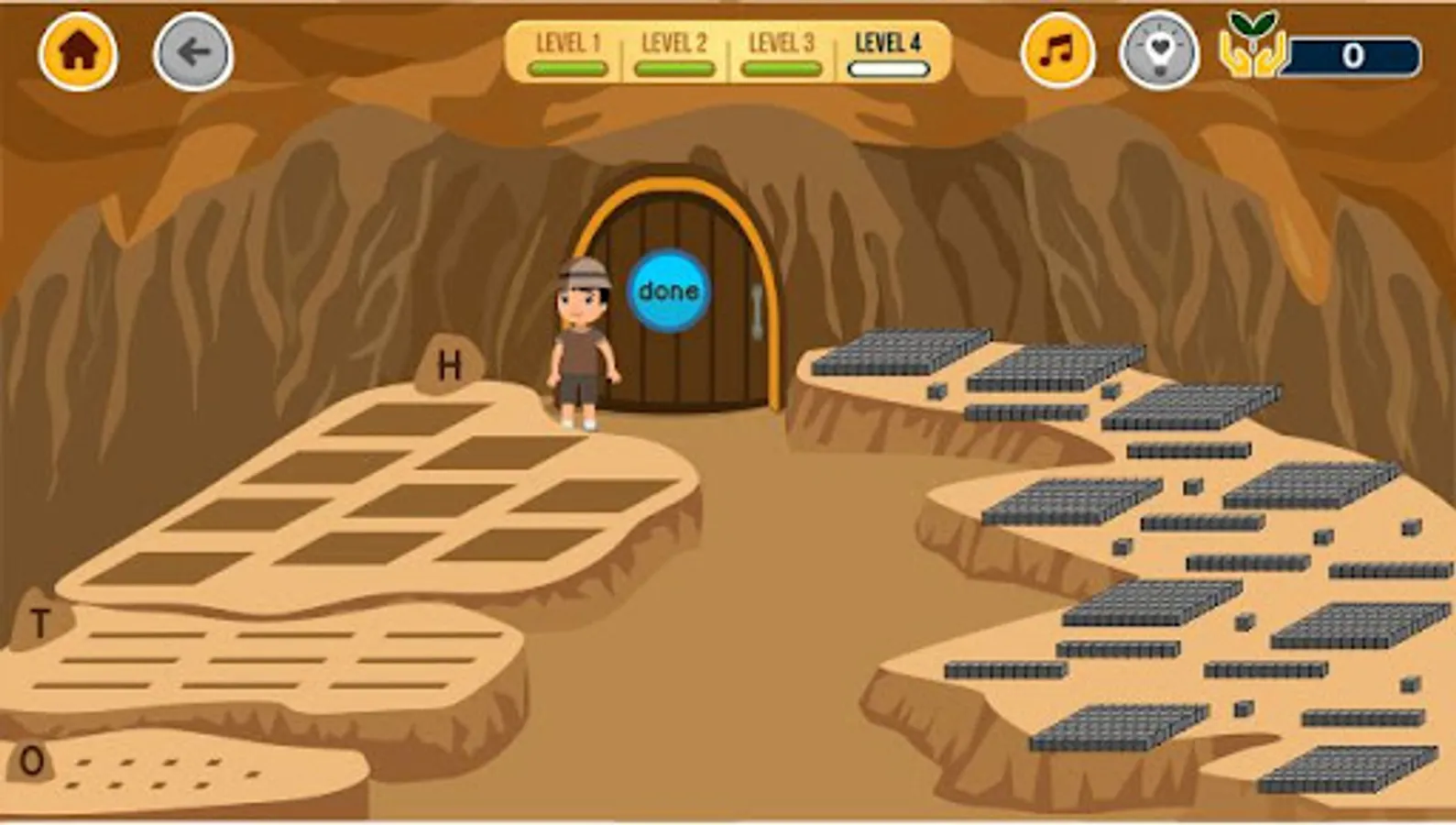
Task: Click the Level 4 label
Action: pos(890,41)
